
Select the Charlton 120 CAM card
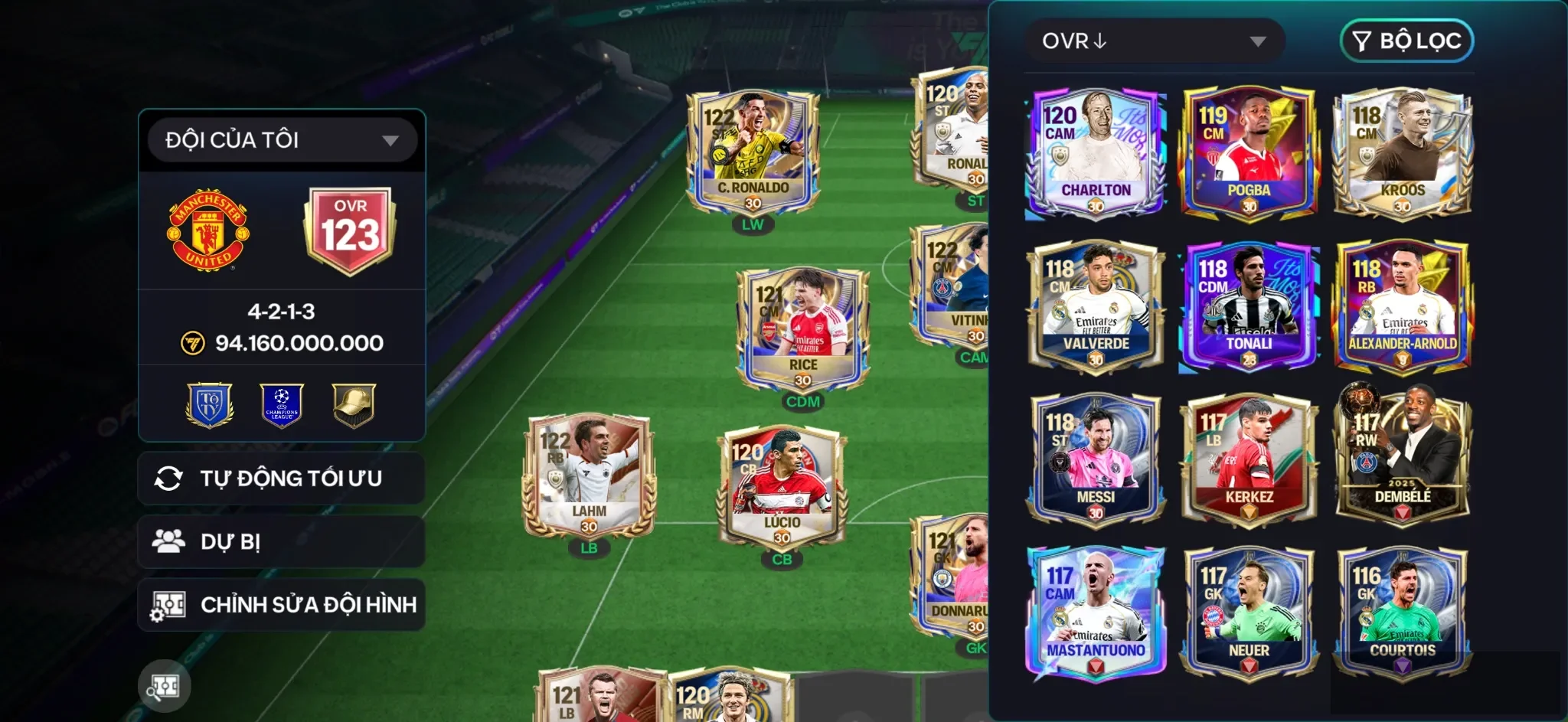click(x=1096, y=153)
